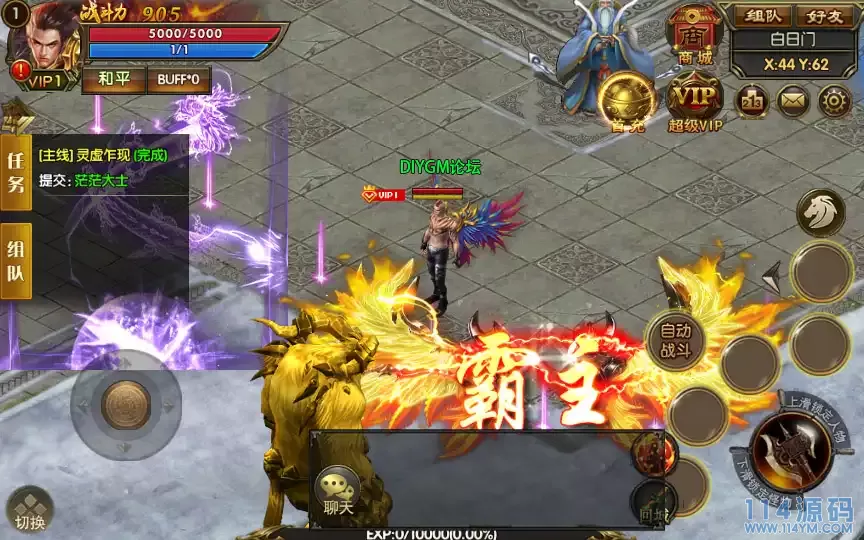Viewport: 864px width, 540px height.
Task: Switch to the 组队 tab under 任务
Action: [16, 261]
